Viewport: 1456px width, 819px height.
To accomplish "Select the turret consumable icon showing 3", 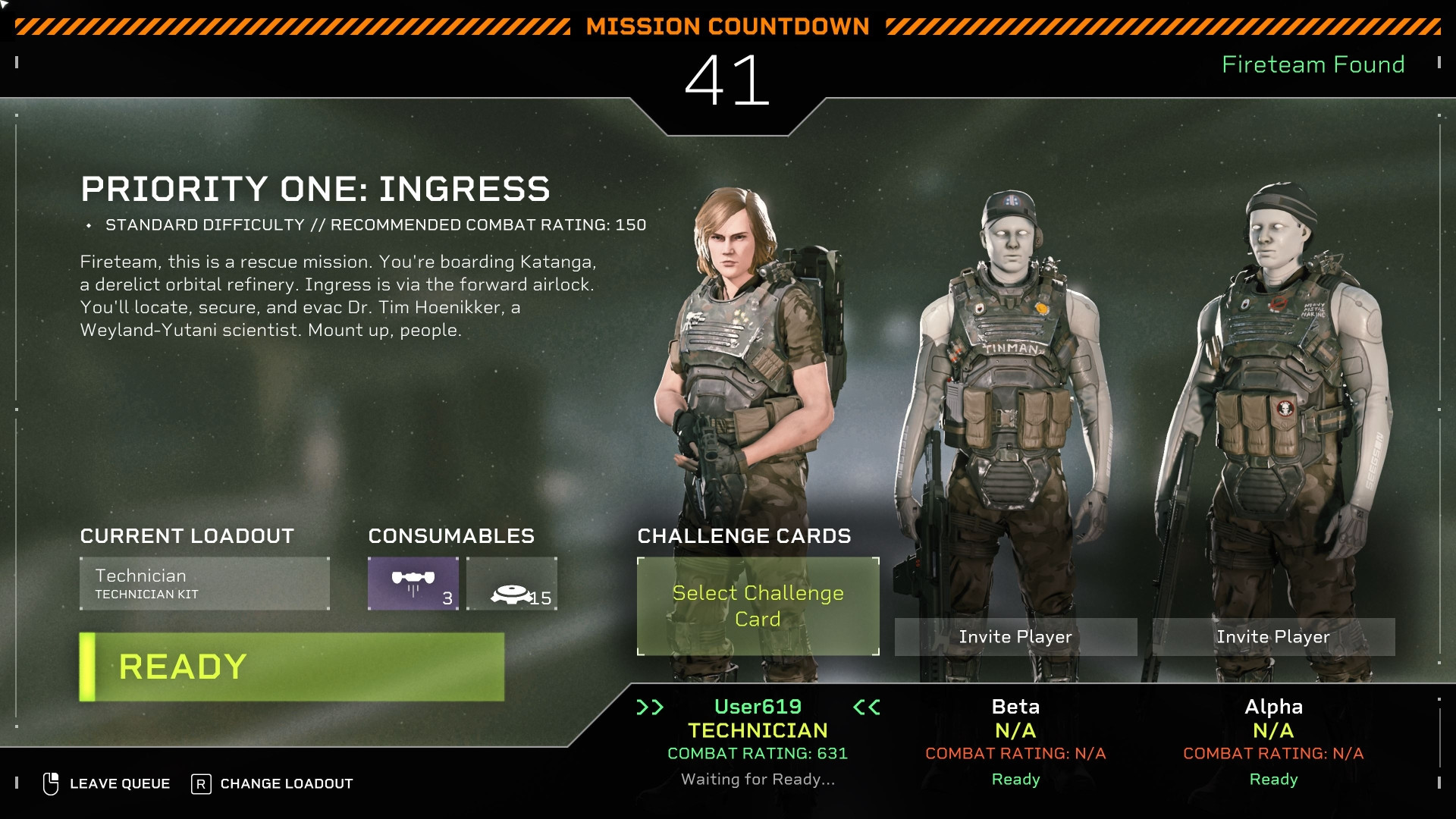I will [413, 584].
